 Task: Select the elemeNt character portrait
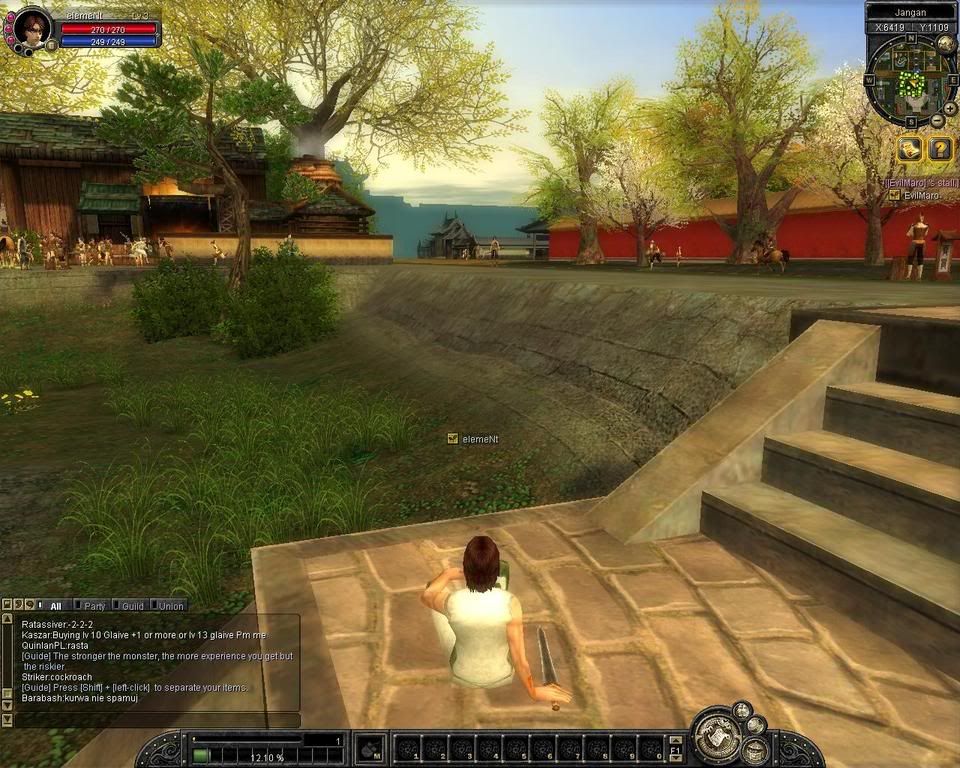[x=31, y=27]
